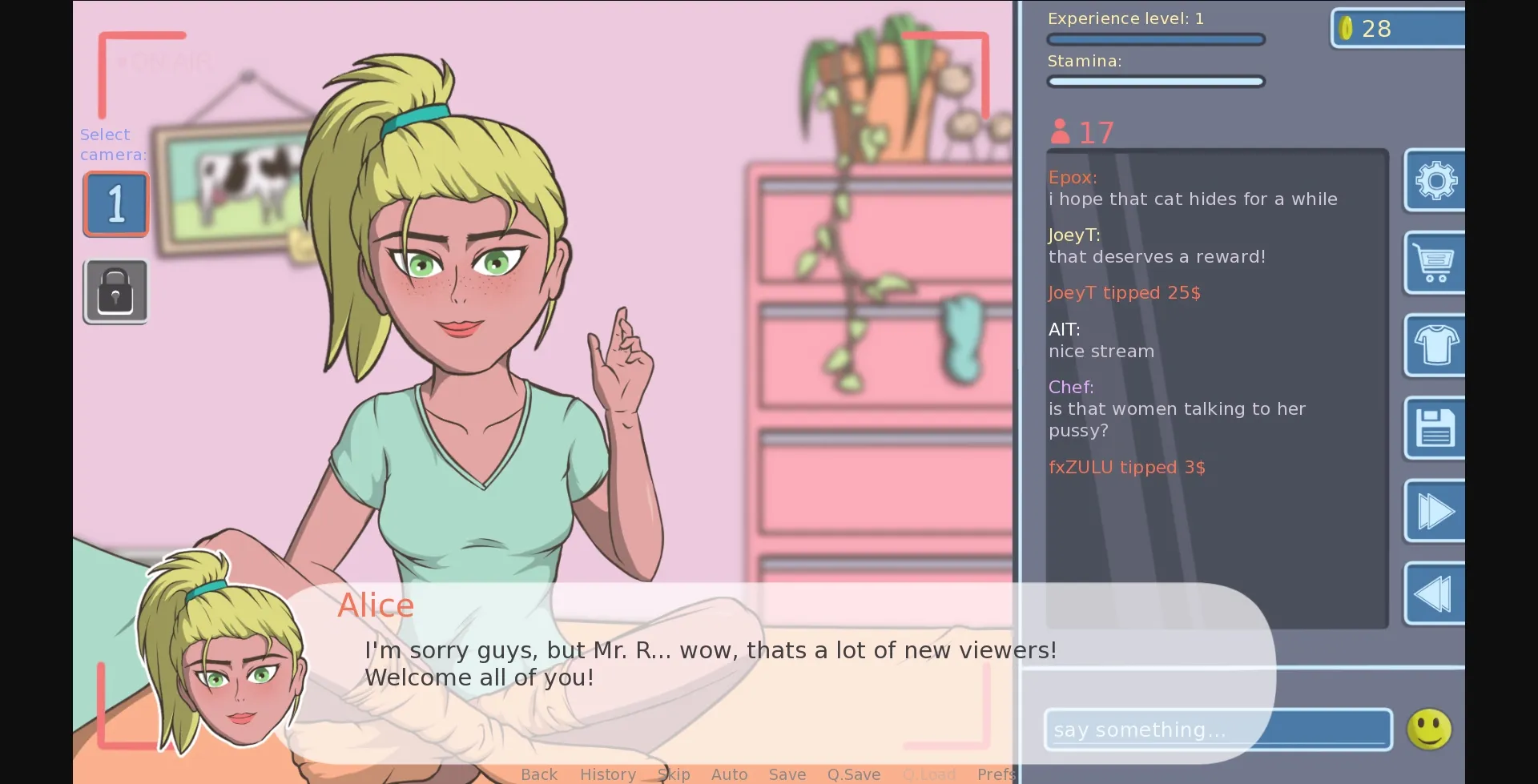Click the viewer count person icon
This screenshot has height=784, width=1538.
[x=1060, y=131]
